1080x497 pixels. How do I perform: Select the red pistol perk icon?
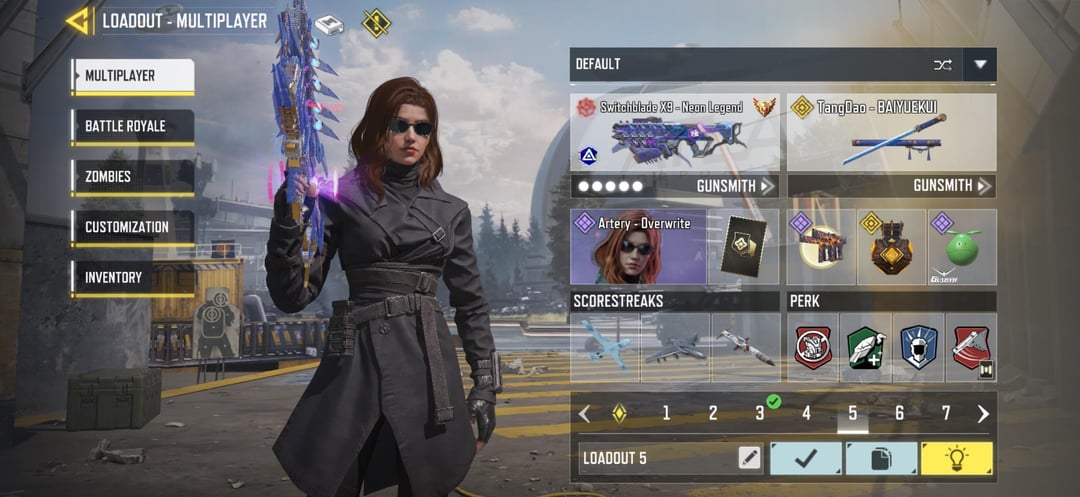coord(971,348)
